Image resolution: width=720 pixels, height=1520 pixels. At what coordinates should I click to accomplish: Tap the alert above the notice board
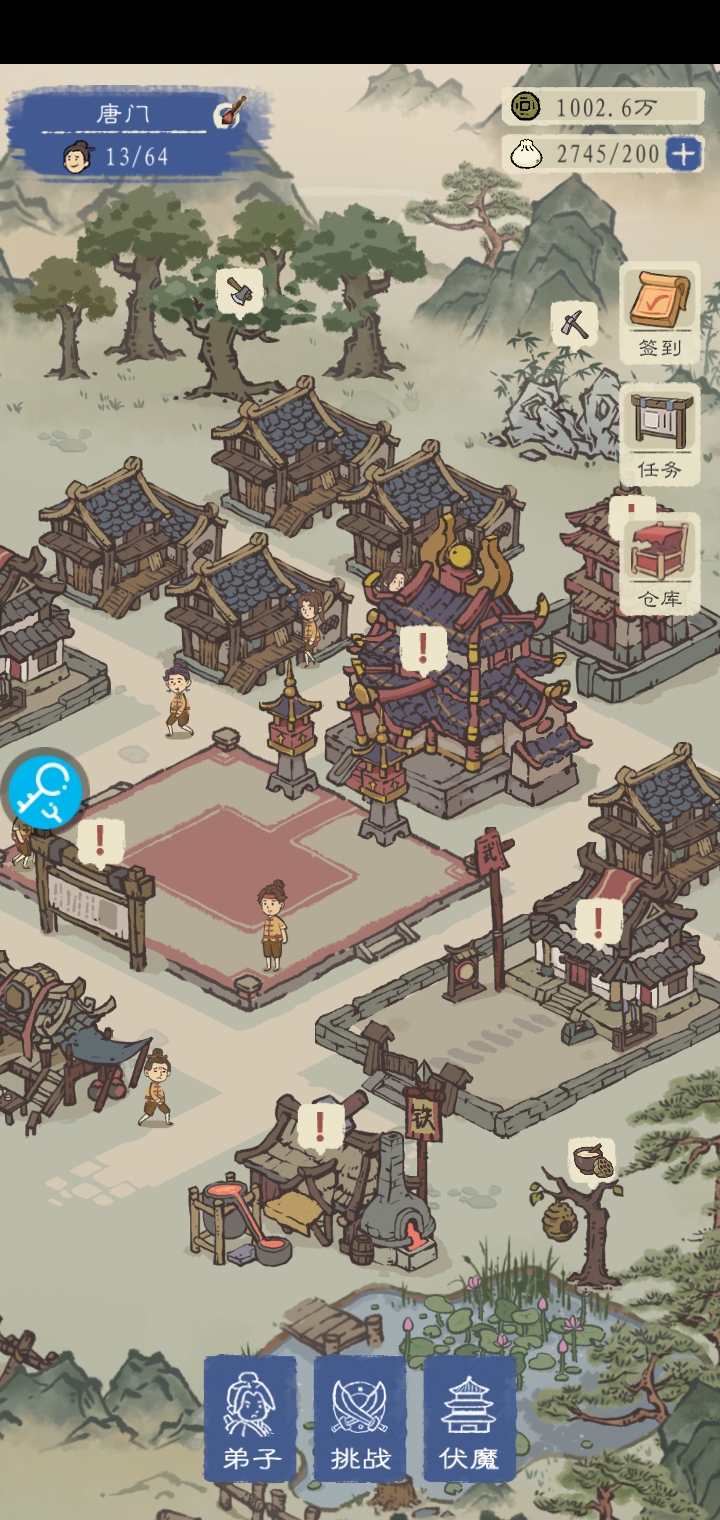[x=99, y=842]
